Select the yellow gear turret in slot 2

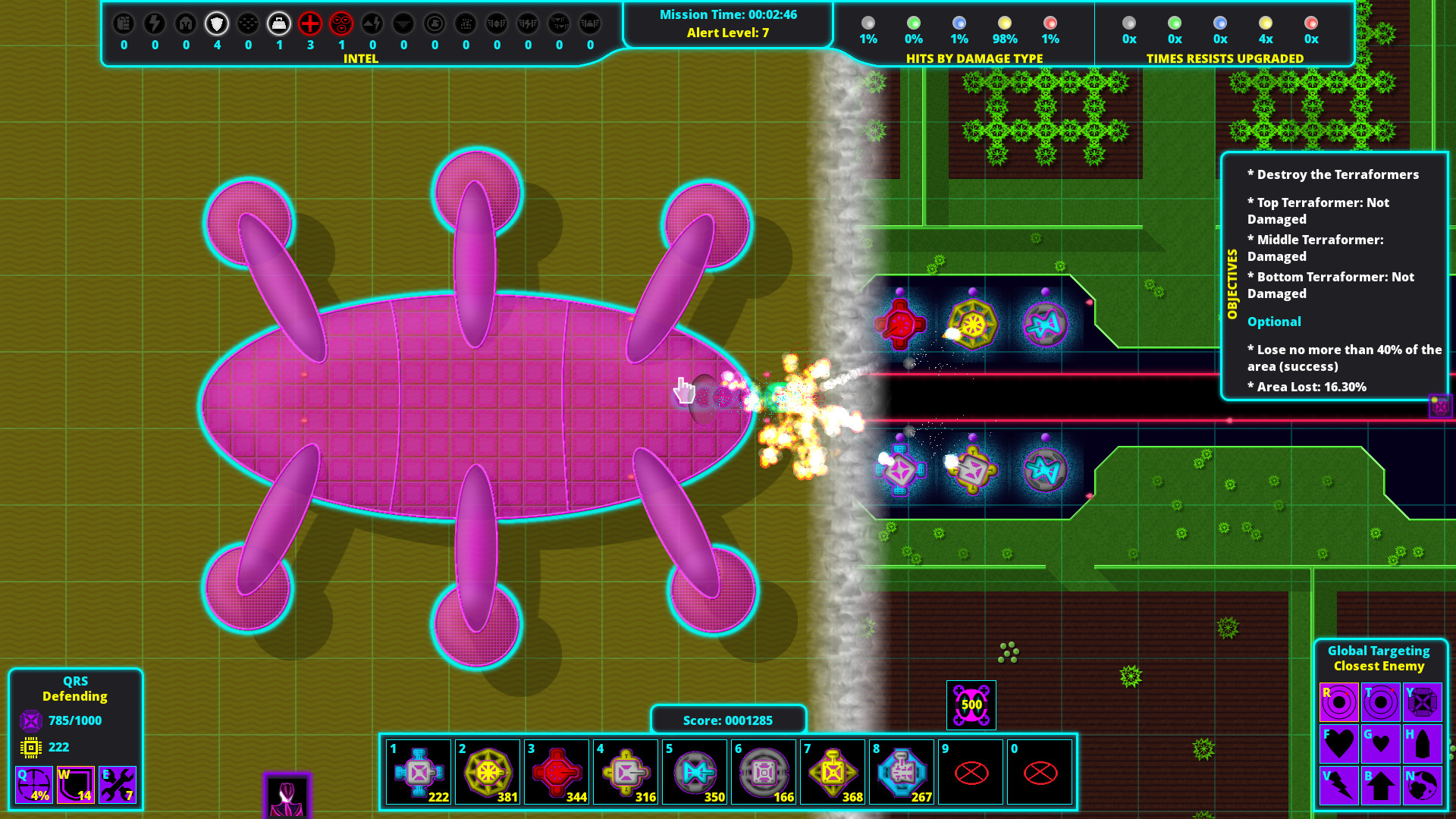[x=488, y=772]
